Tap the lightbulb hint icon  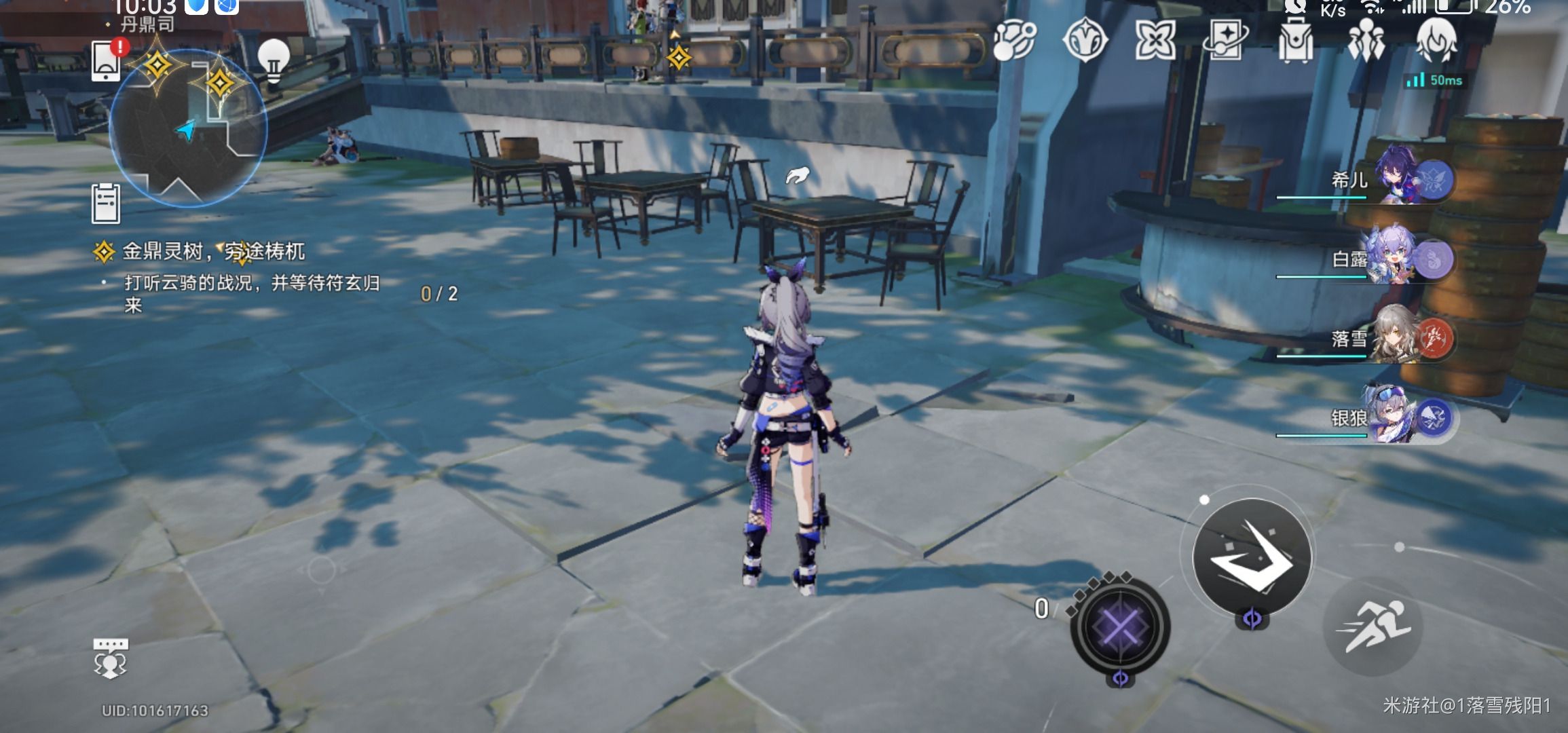tap(274, 60)
